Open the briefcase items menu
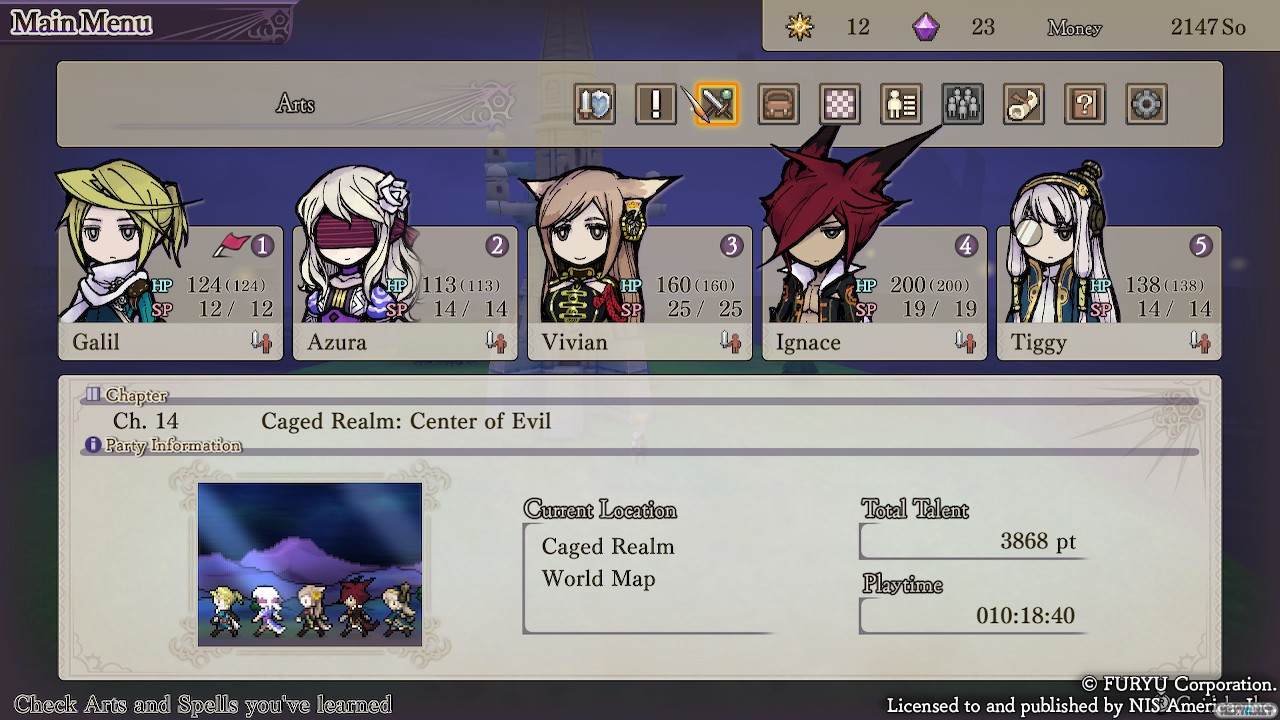The image size is (1280, 720). 778,104
